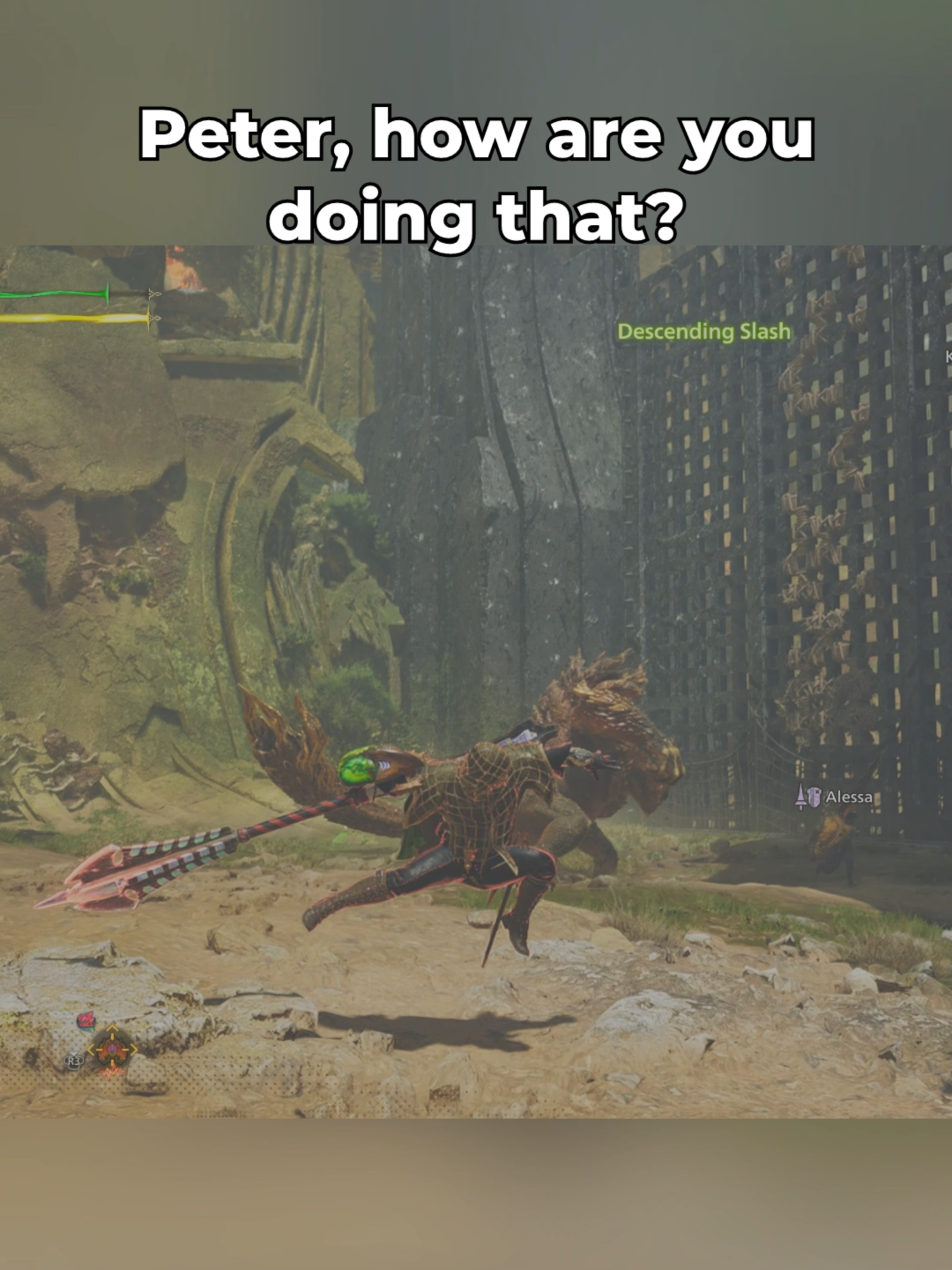Select the upward arrow on the compass ring
This screenshot has height=1270, width=952.
point(112,1027)
